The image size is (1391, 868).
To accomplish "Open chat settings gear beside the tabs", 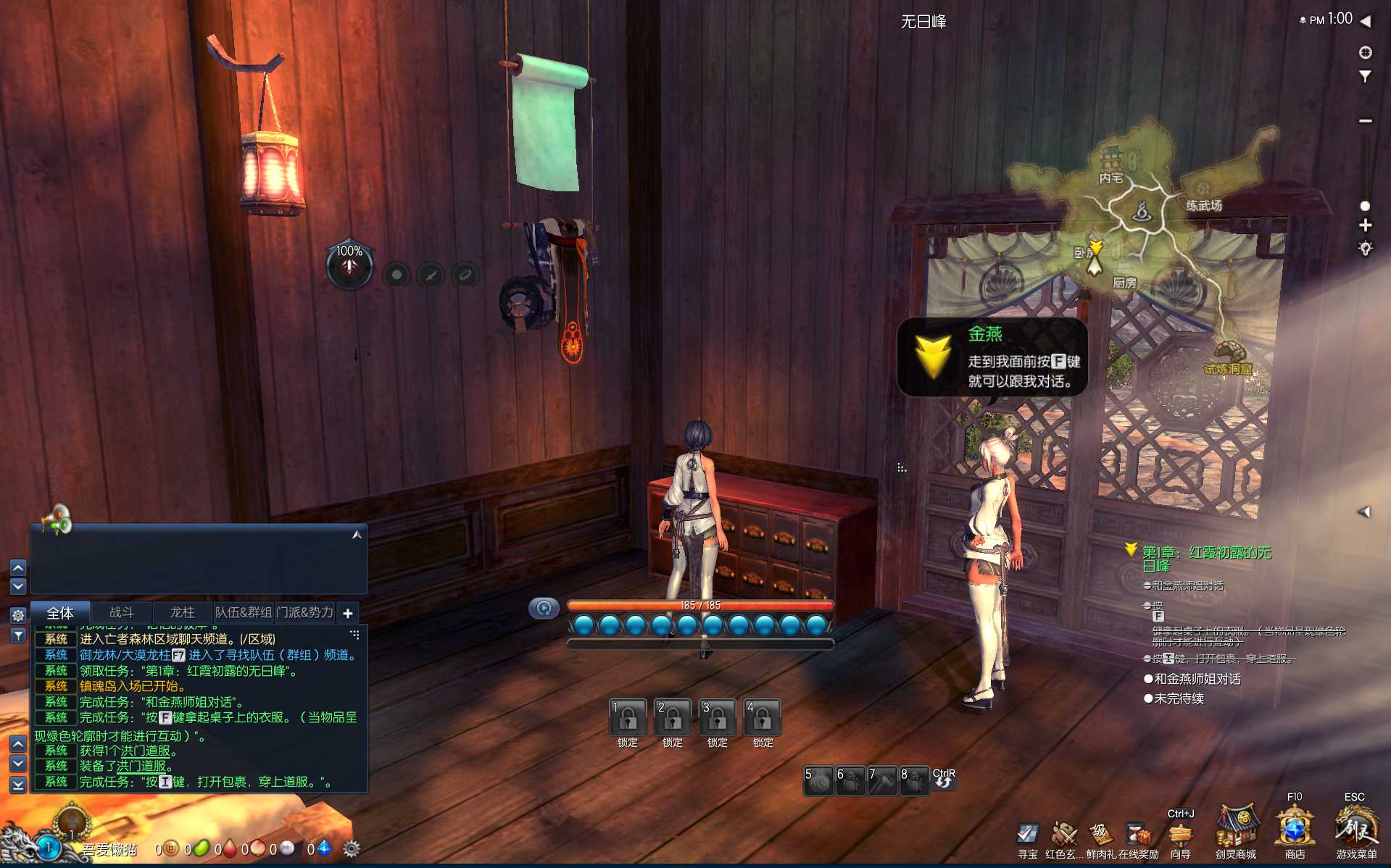I will pyautogui.click(x=18, y=615).
